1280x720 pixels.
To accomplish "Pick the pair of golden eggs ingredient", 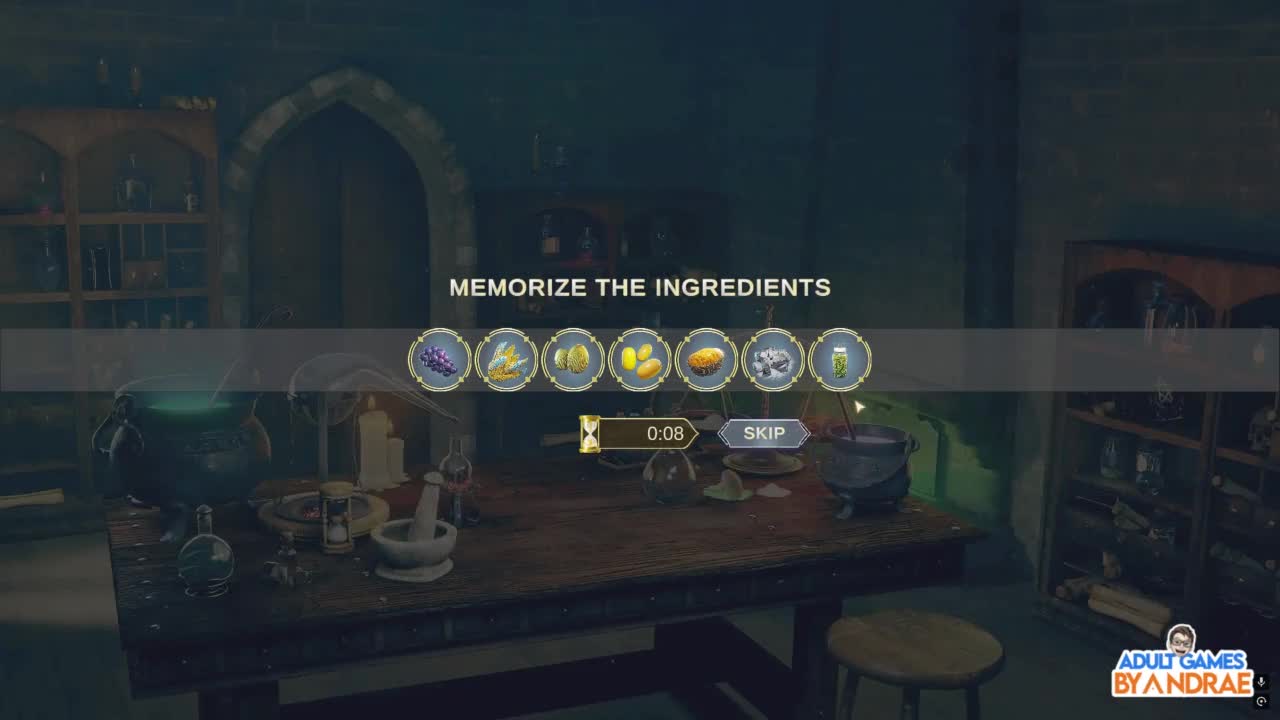I will (x=573, y=360).
